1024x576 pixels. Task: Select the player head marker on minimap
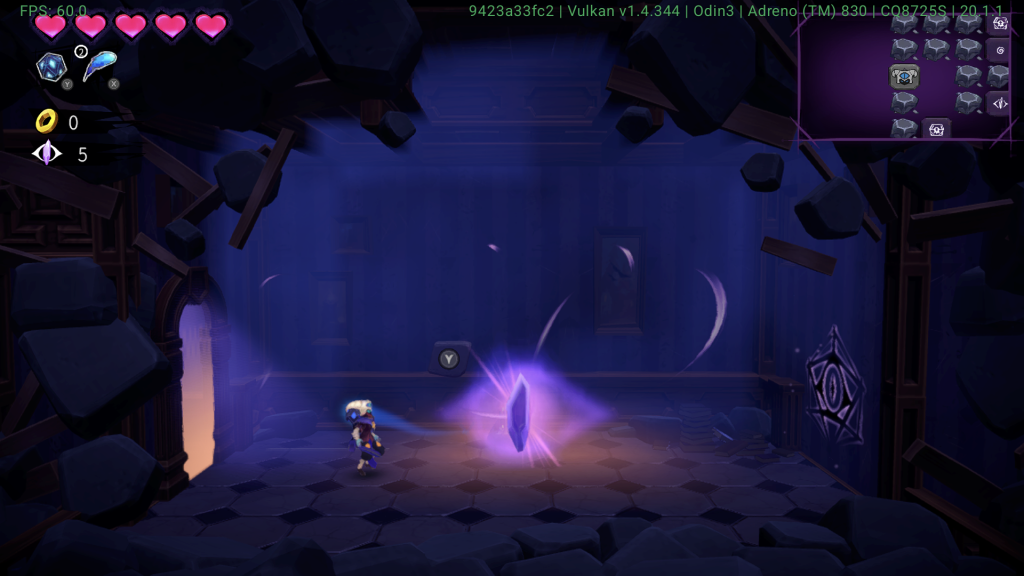(904, 77)
